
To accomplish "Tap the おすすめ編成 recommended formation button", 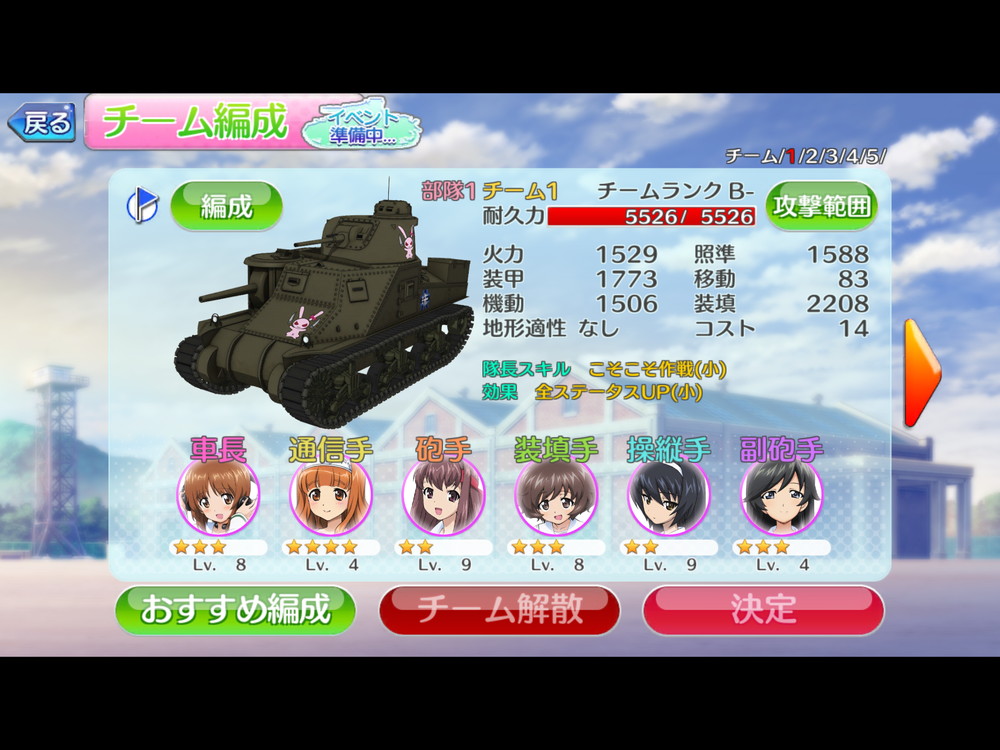I will click(x=235, y=609).
